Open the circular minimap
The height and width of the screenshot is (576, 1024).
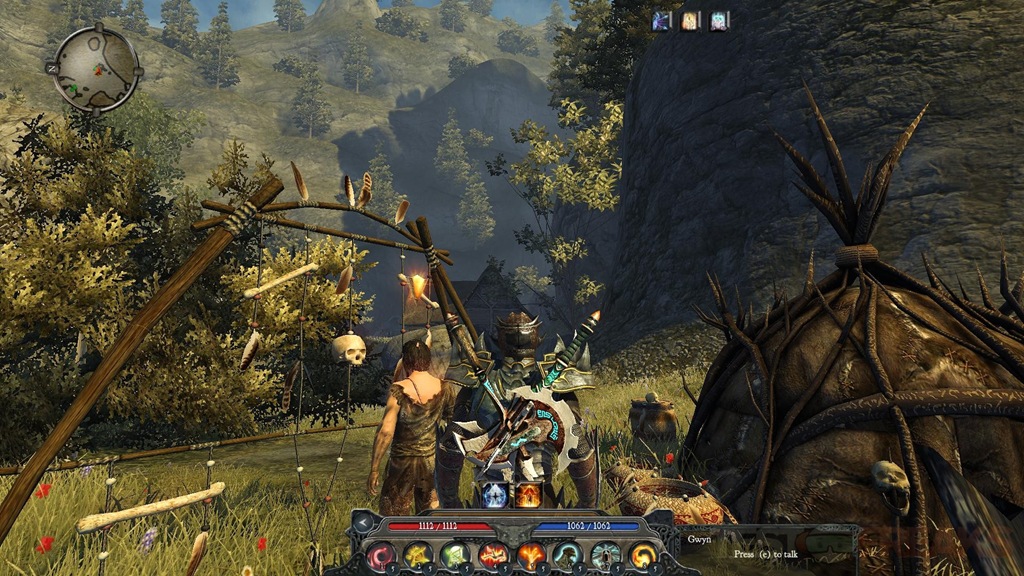[97, 66]
